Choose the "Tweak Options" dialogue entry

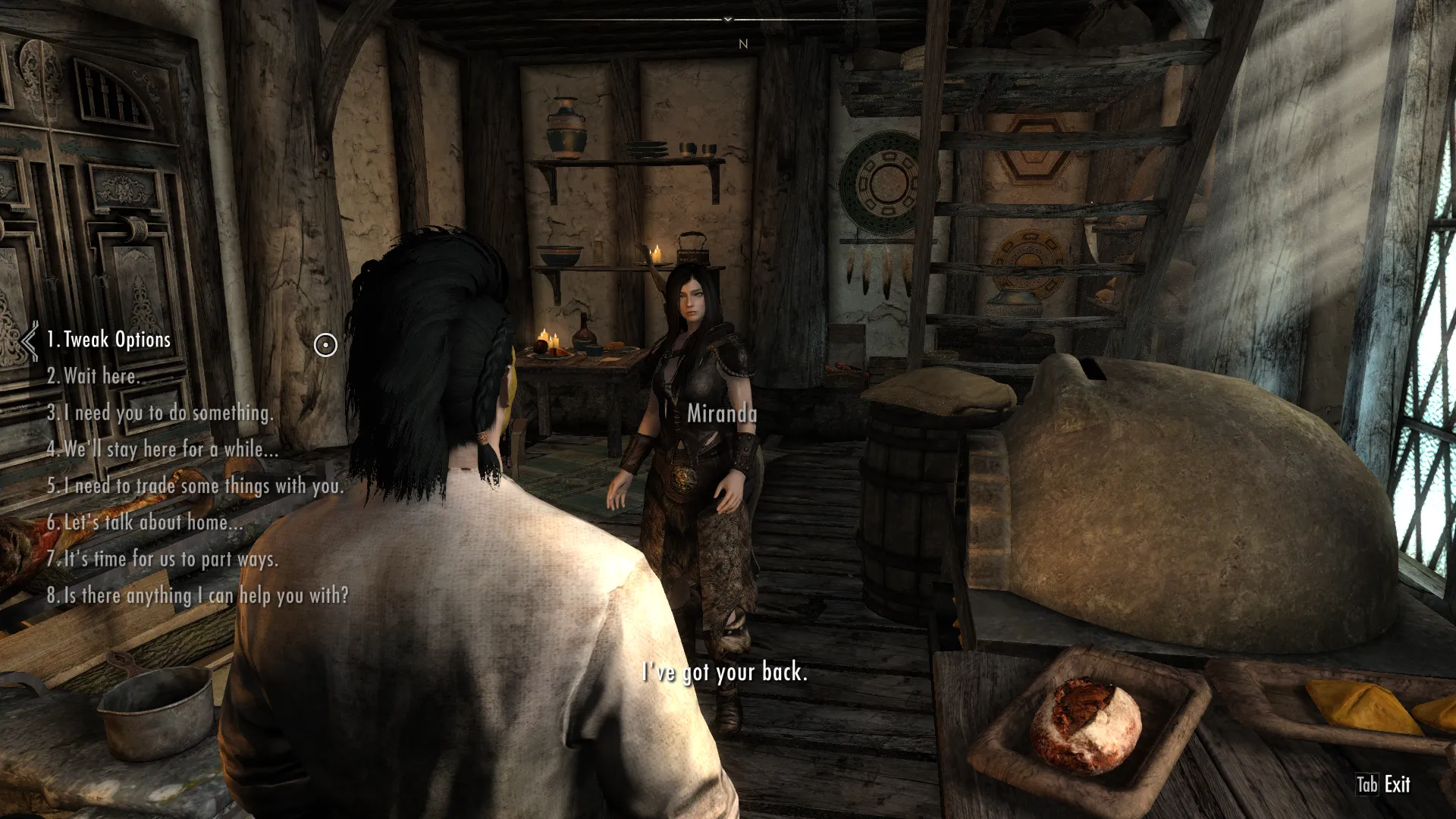[109, 340]
